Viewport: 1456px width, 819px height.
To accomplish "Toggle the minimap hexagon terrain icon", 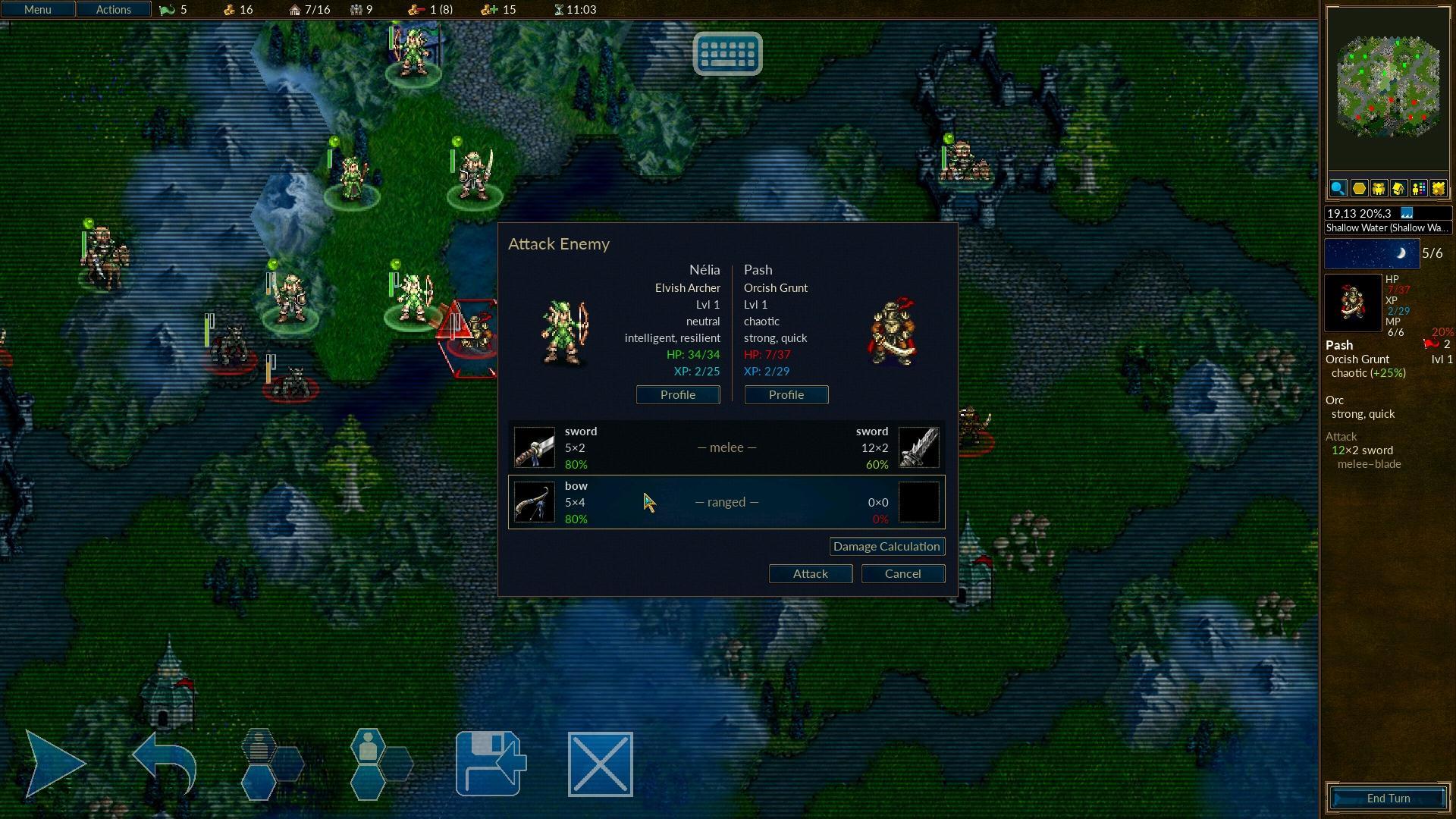I will point(1358,189).
